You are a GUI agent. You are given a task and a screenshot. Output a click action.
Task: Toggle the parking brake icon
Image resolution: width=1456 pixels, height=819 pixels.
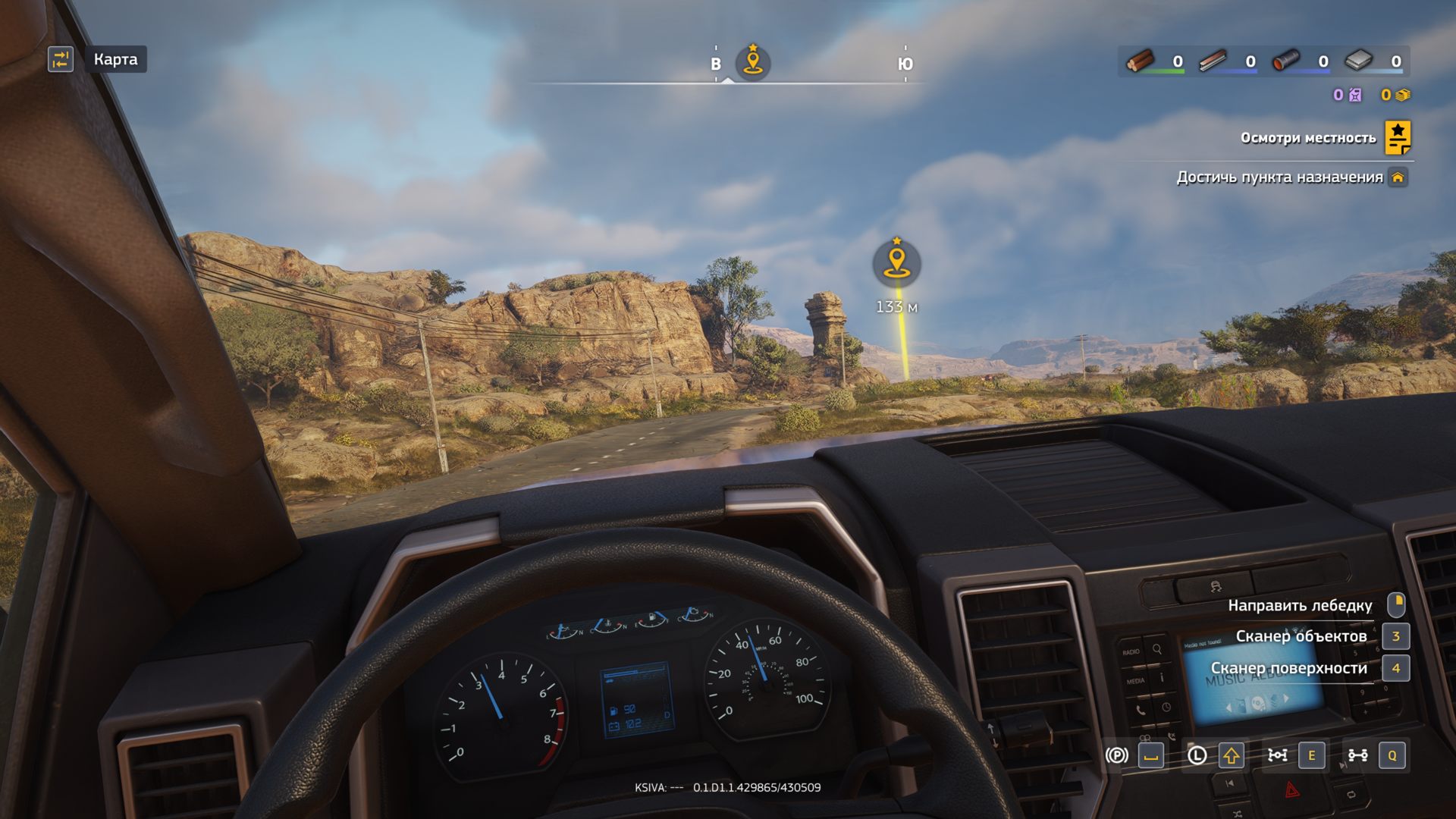coord(1116,755)
